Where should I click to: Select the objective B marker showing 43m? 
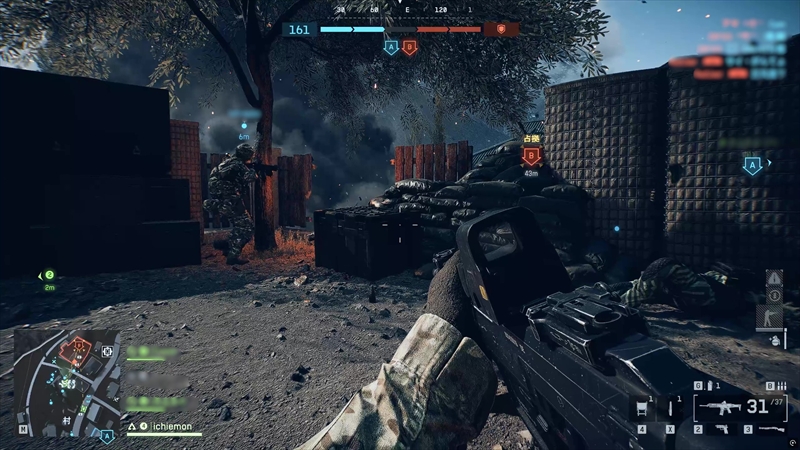click(532, 155)
